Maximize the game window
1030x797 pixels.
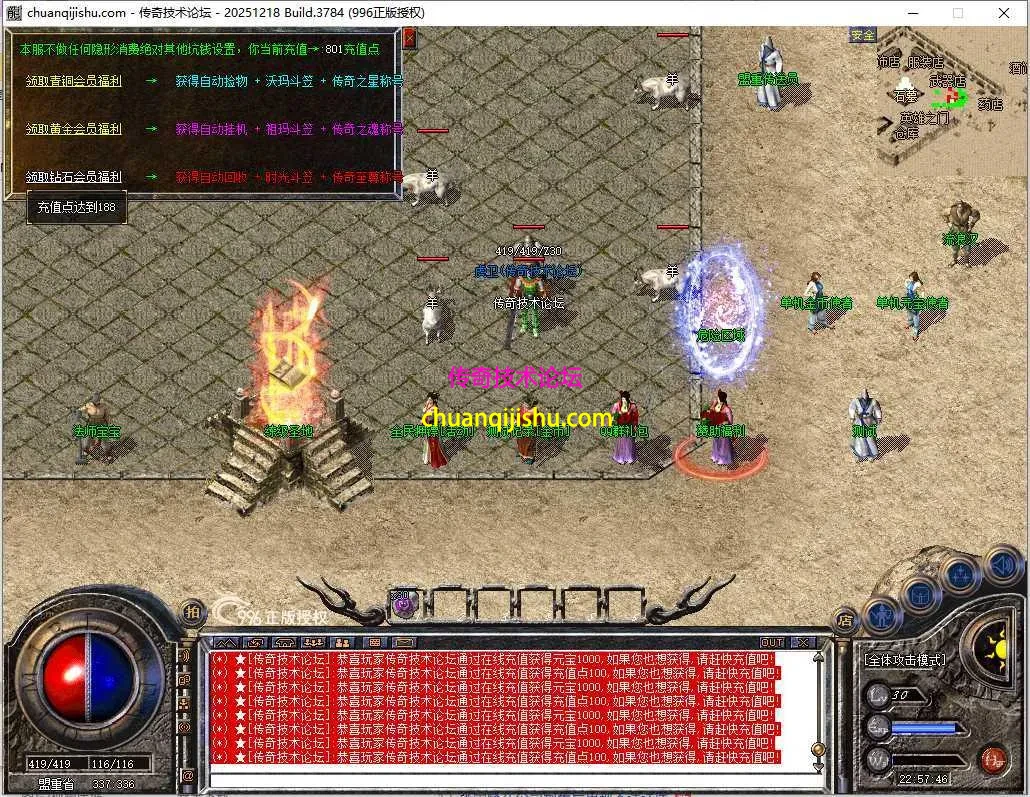point(957,13)
